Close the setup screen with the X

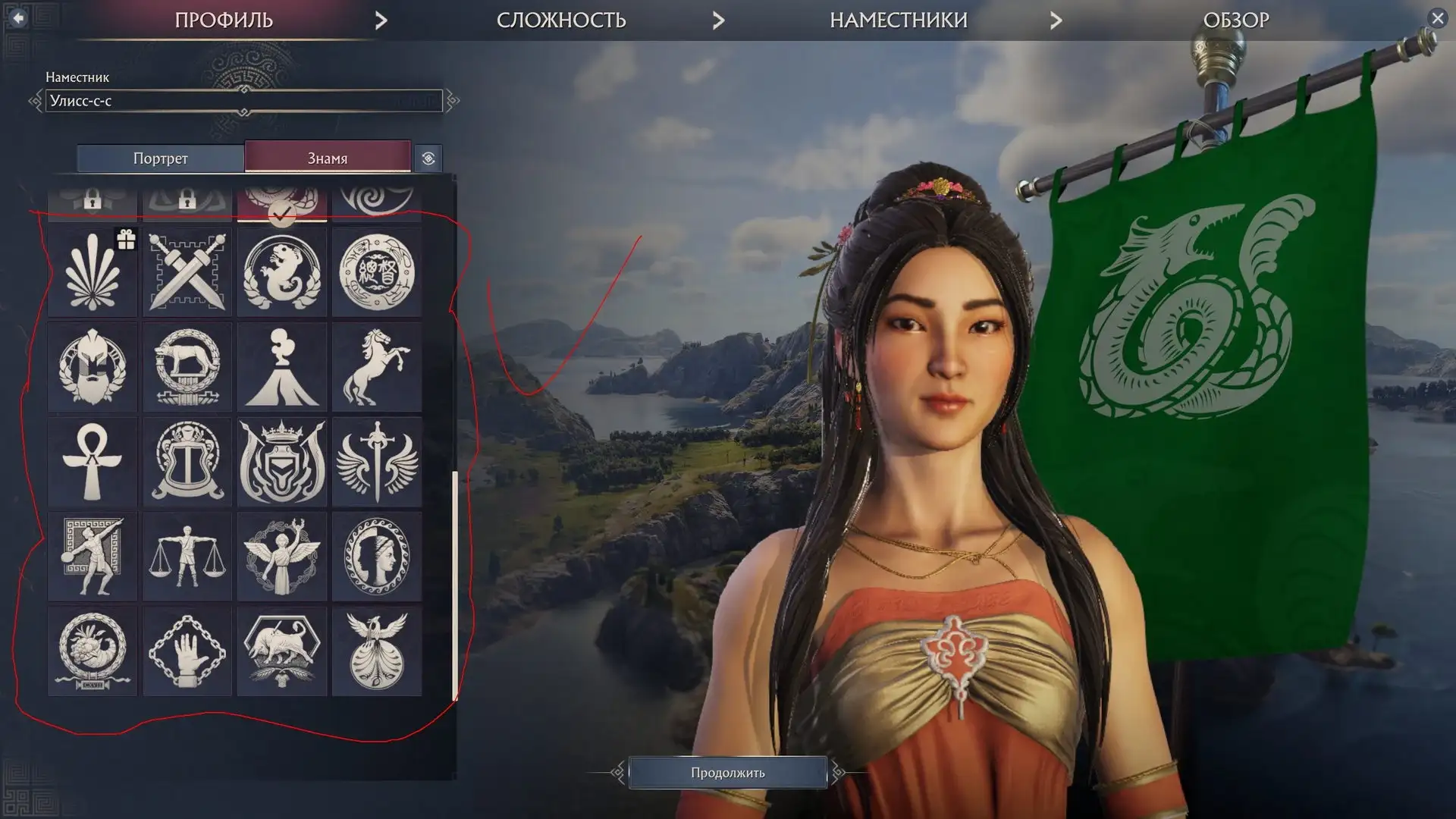click(1437, 18)
